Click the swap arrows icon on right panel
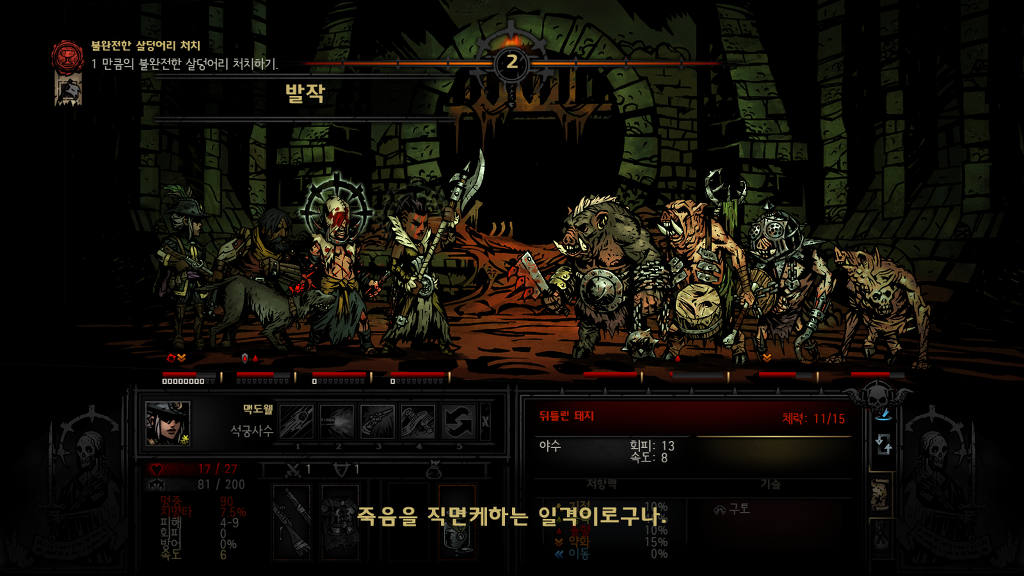 [881, 447]
